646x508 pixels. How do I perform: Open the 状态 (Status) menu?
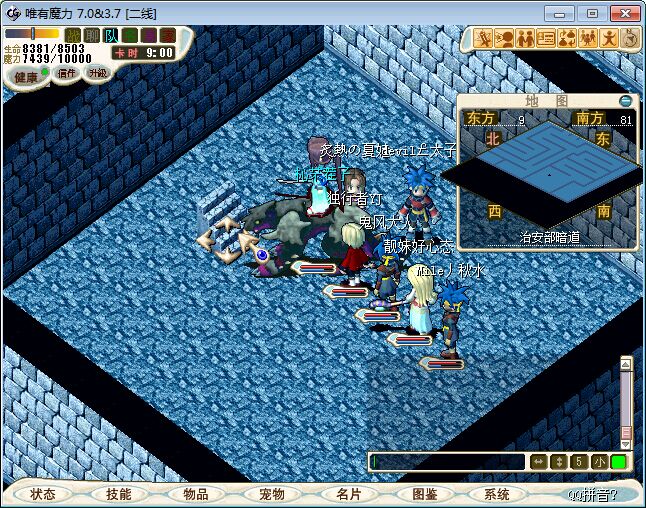(x=43, y=494)
